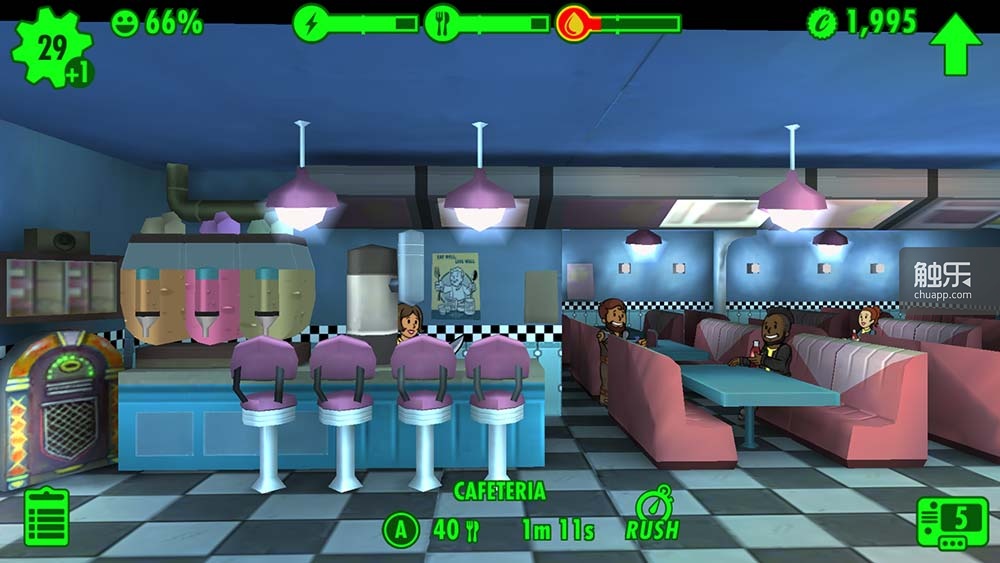Screen dimensions: 1000x563
Task: Check the bottle caps counter icon
Action: coord(822,23)
